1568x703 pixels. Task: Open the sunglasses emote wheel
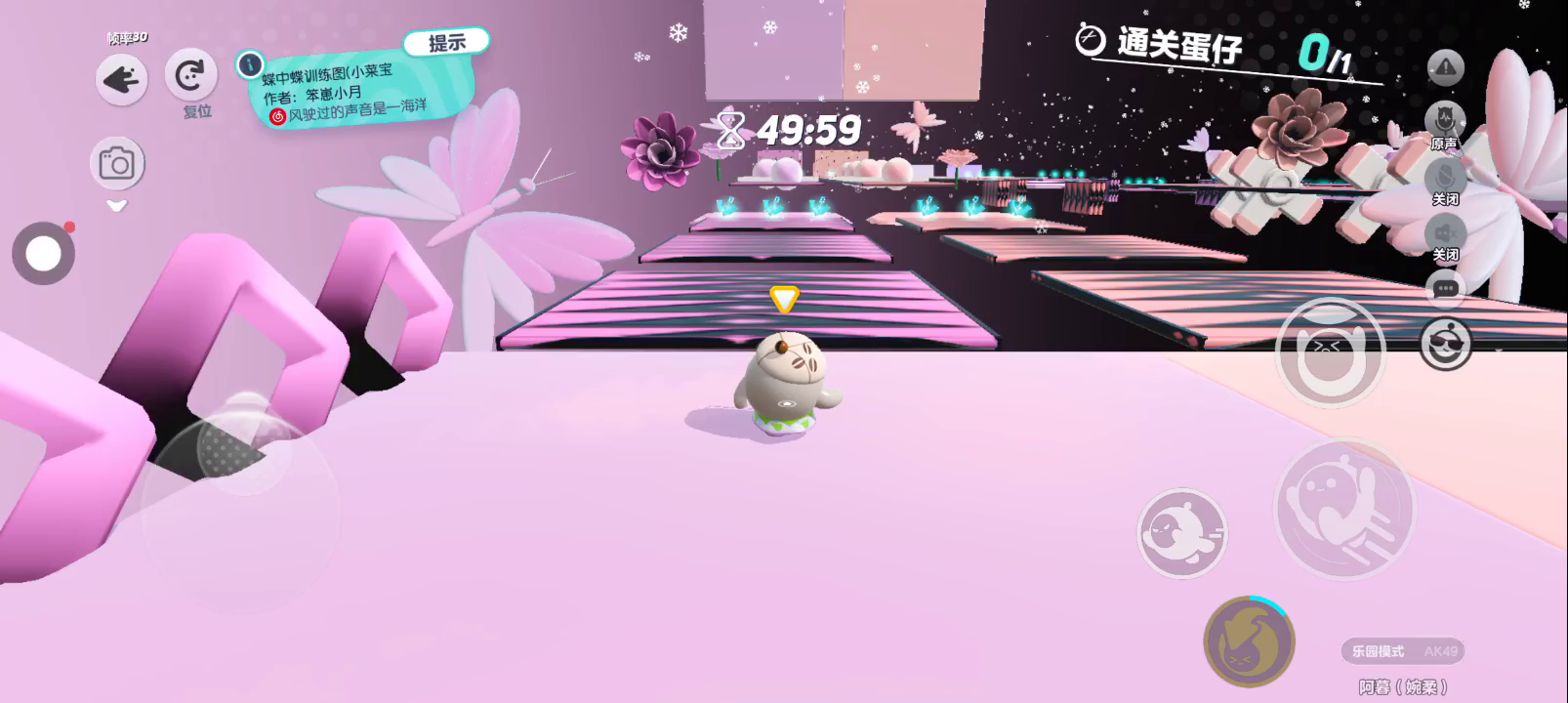pos(1445,344)
